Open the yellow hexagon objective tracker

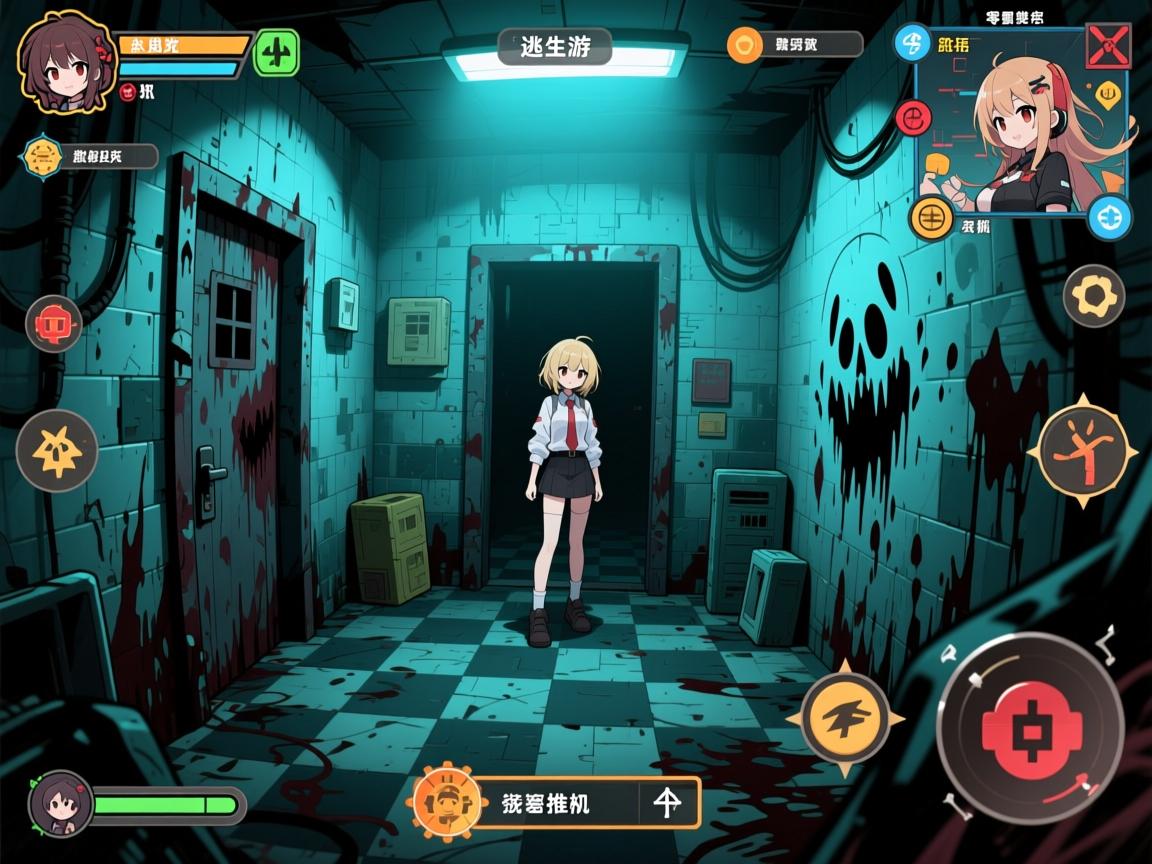coord(43,155)
